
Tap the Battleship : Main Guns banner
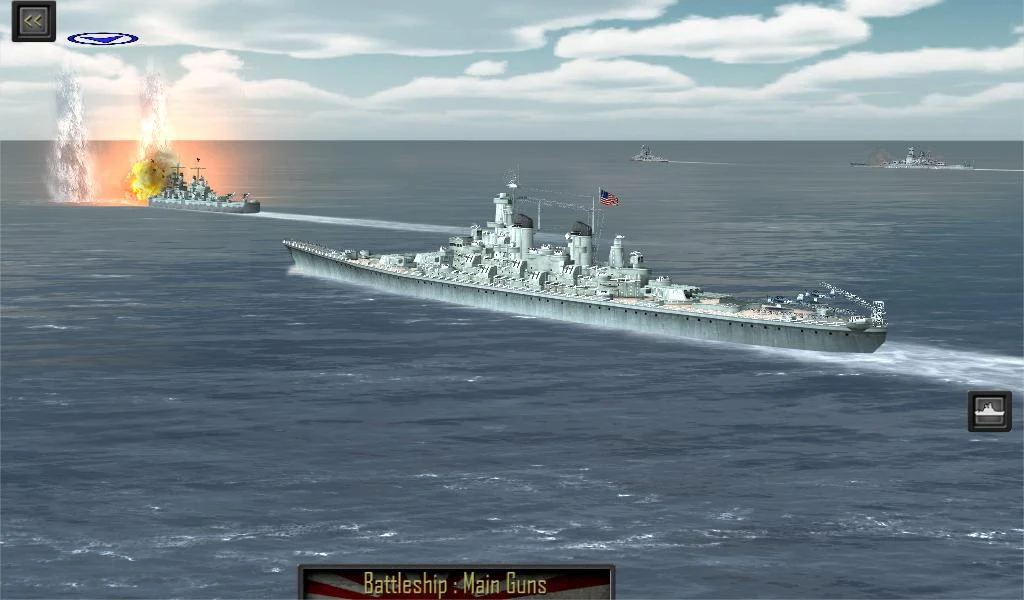(x=456, y=582)
